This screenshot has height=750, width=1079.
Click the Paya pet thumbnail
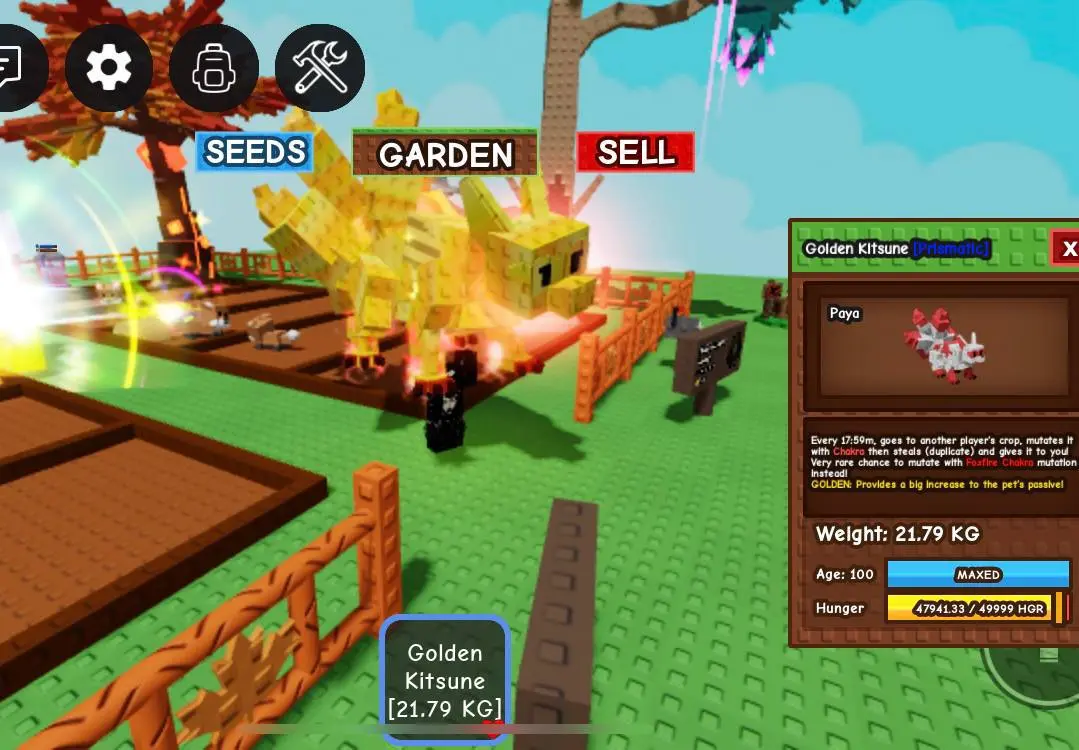tap(943, 346)
